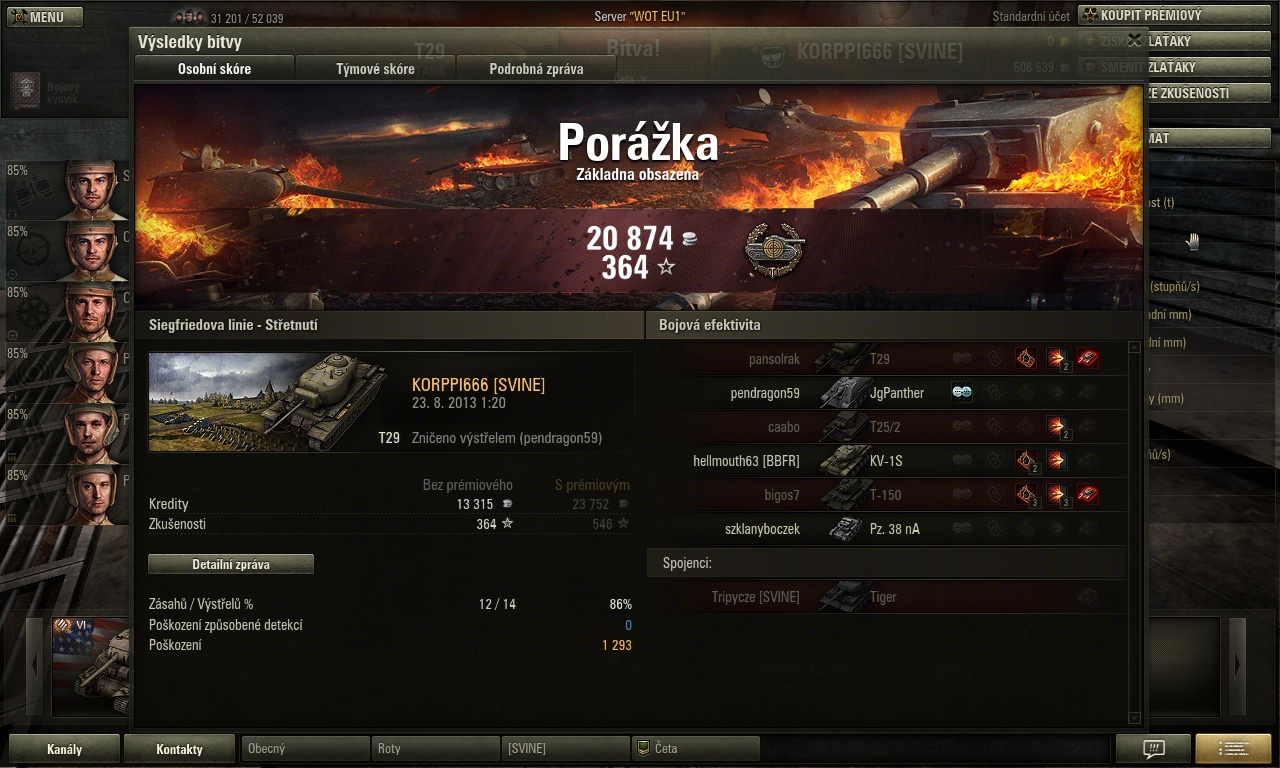Image resolution: width=1280 pixels, height=768 pixels.
Task: Switch to the Roty chat tab
Action: [x=435, y=748]
